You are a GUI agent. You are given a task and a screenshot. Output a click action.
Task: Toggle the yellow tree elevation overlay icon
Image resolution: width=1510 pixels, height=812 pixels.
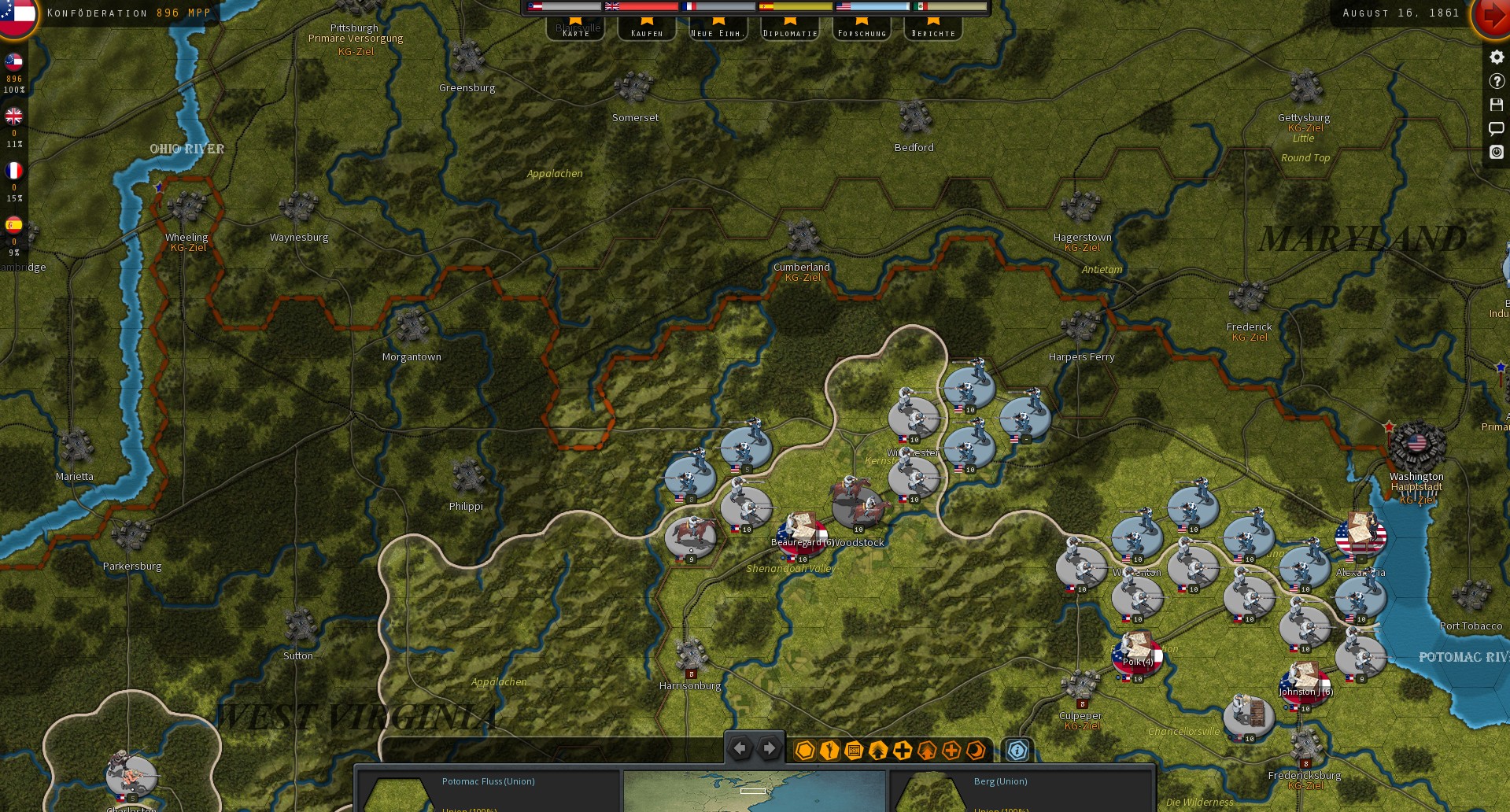pos(877,751)
